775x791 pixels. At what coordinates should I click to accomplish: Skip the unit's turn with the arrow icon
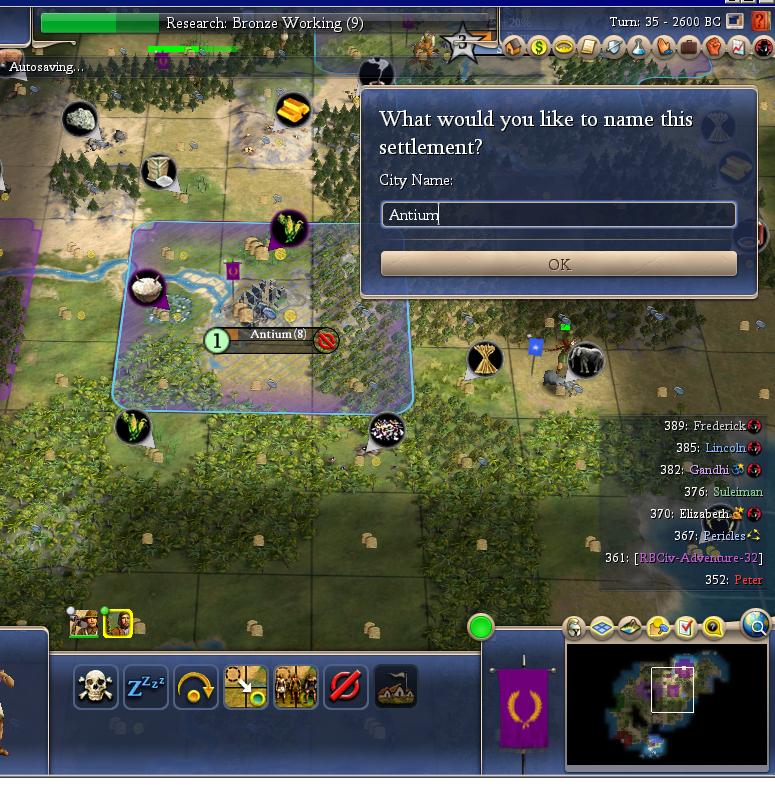(196, 687)
